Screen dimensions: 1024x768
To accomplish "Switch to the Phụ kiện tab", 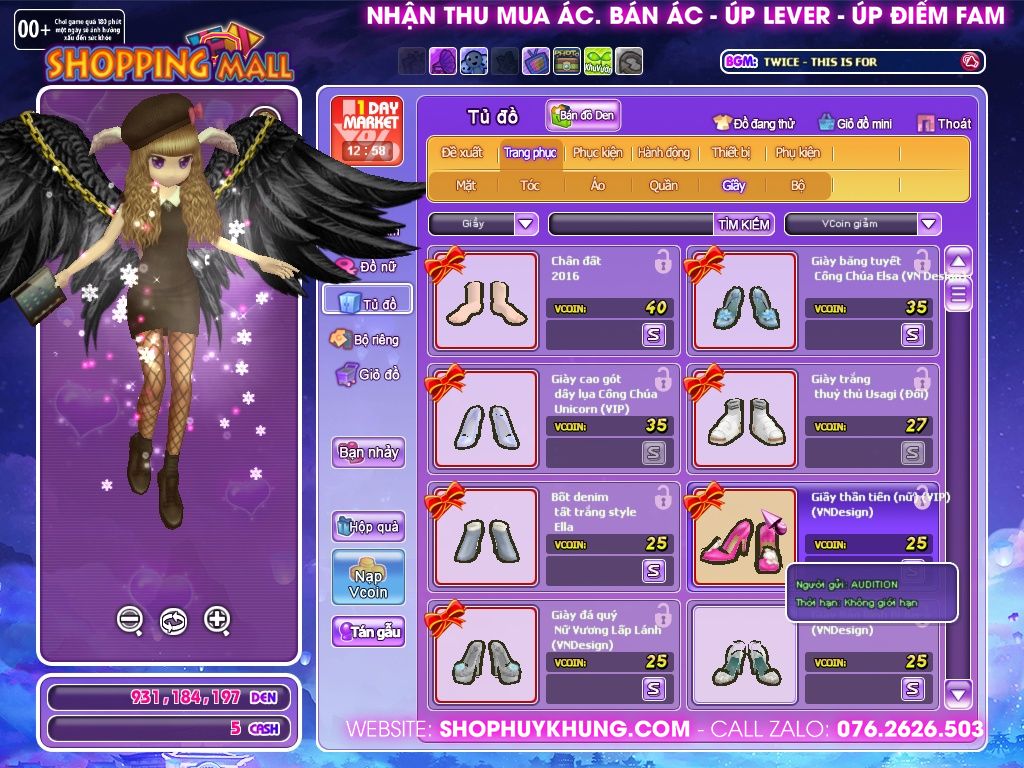I will [797, 153].
